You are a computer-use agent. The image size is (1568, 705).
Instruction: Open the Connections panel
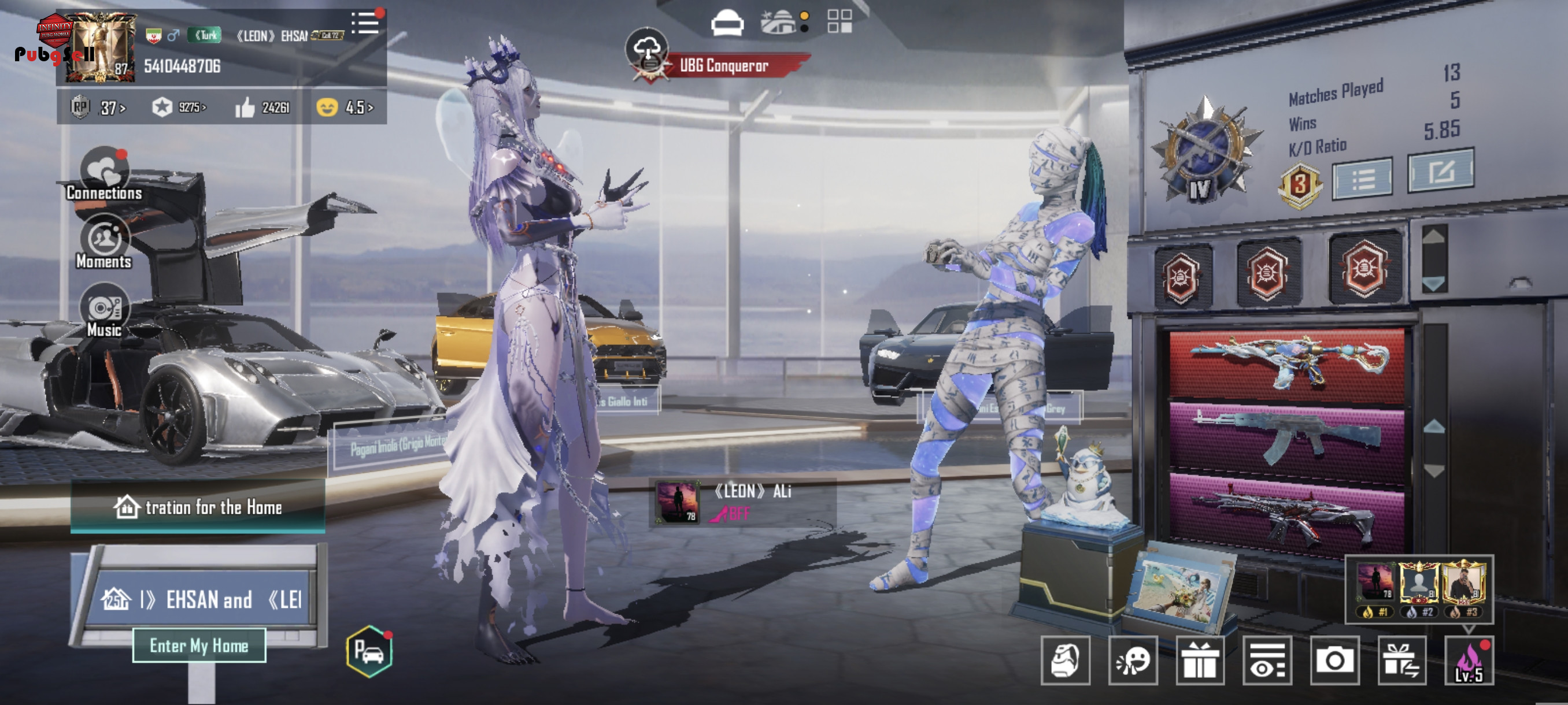[x=104, y=175]
